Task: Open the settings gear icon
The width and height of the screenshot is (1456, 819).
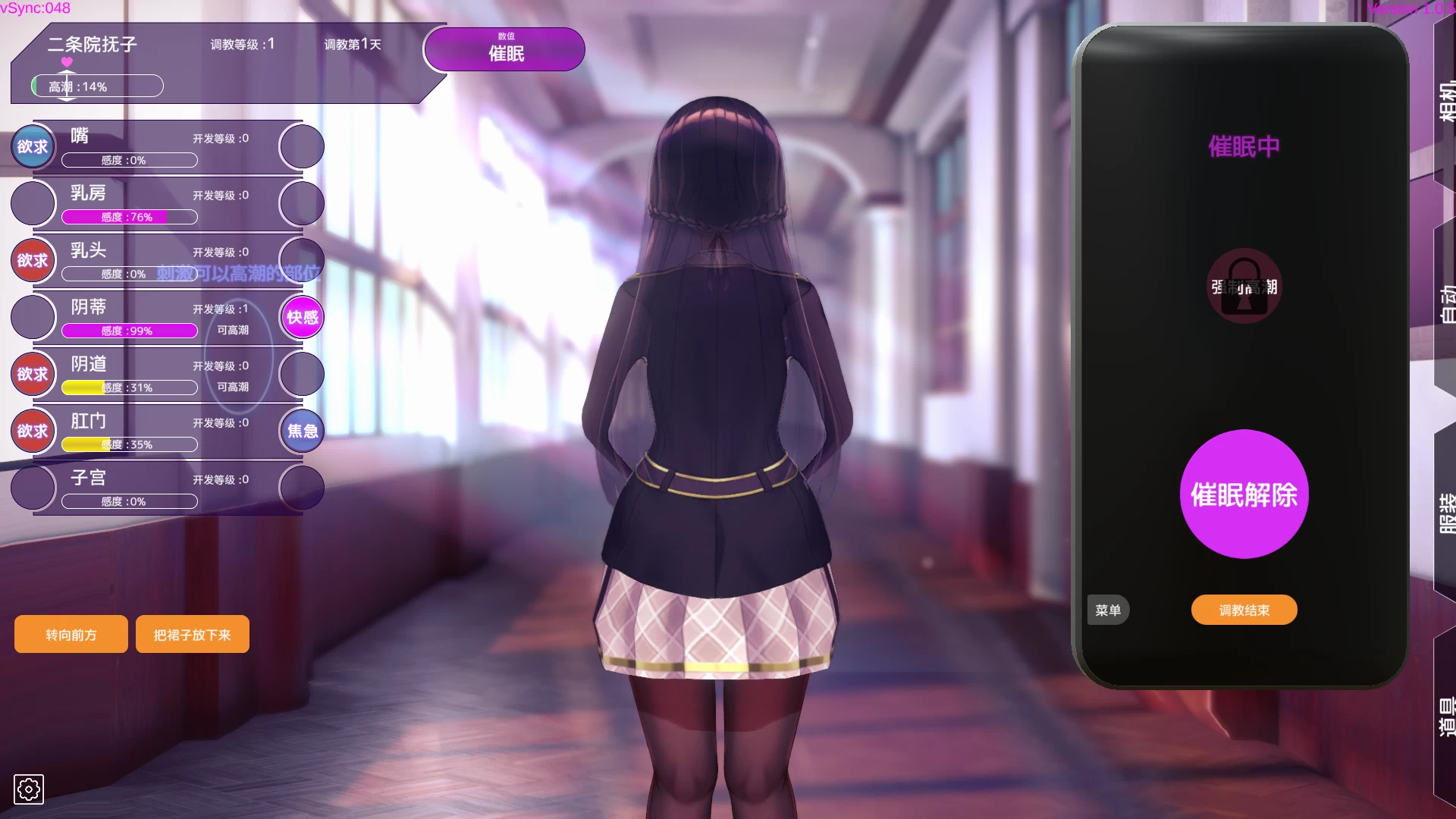Action: pos(29,789)
